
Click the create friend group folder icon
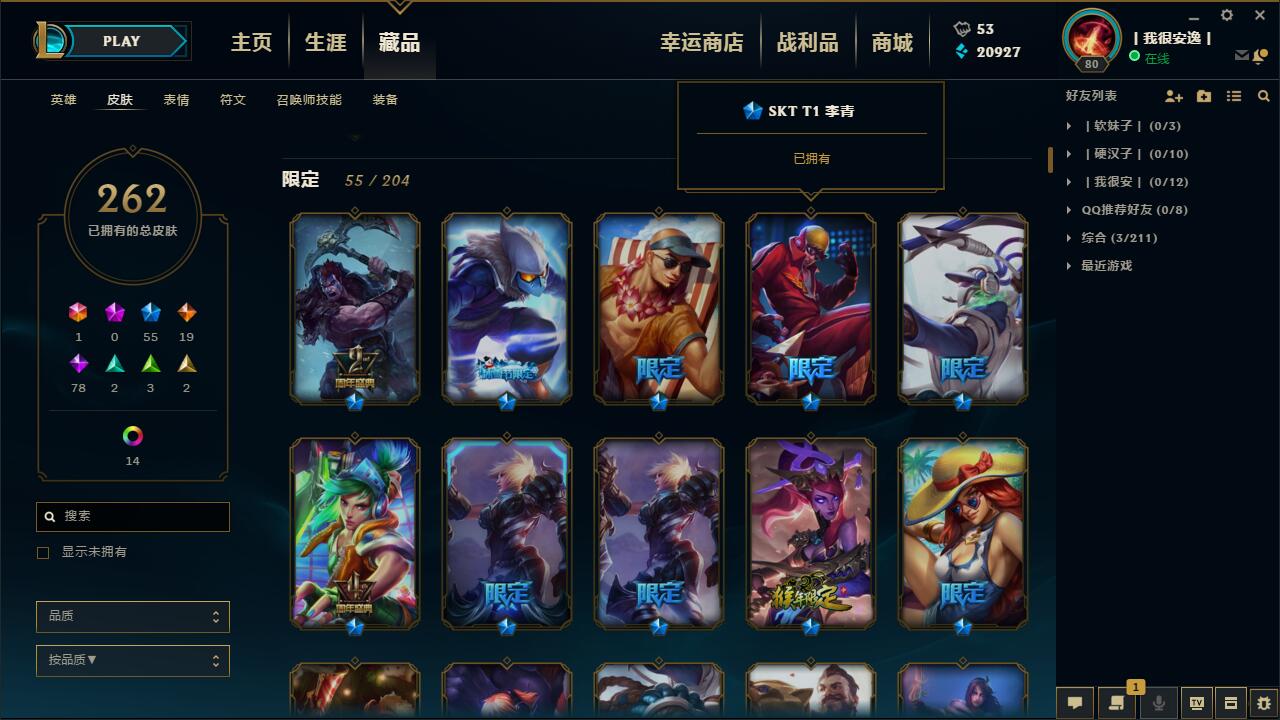pos(1202,96)
